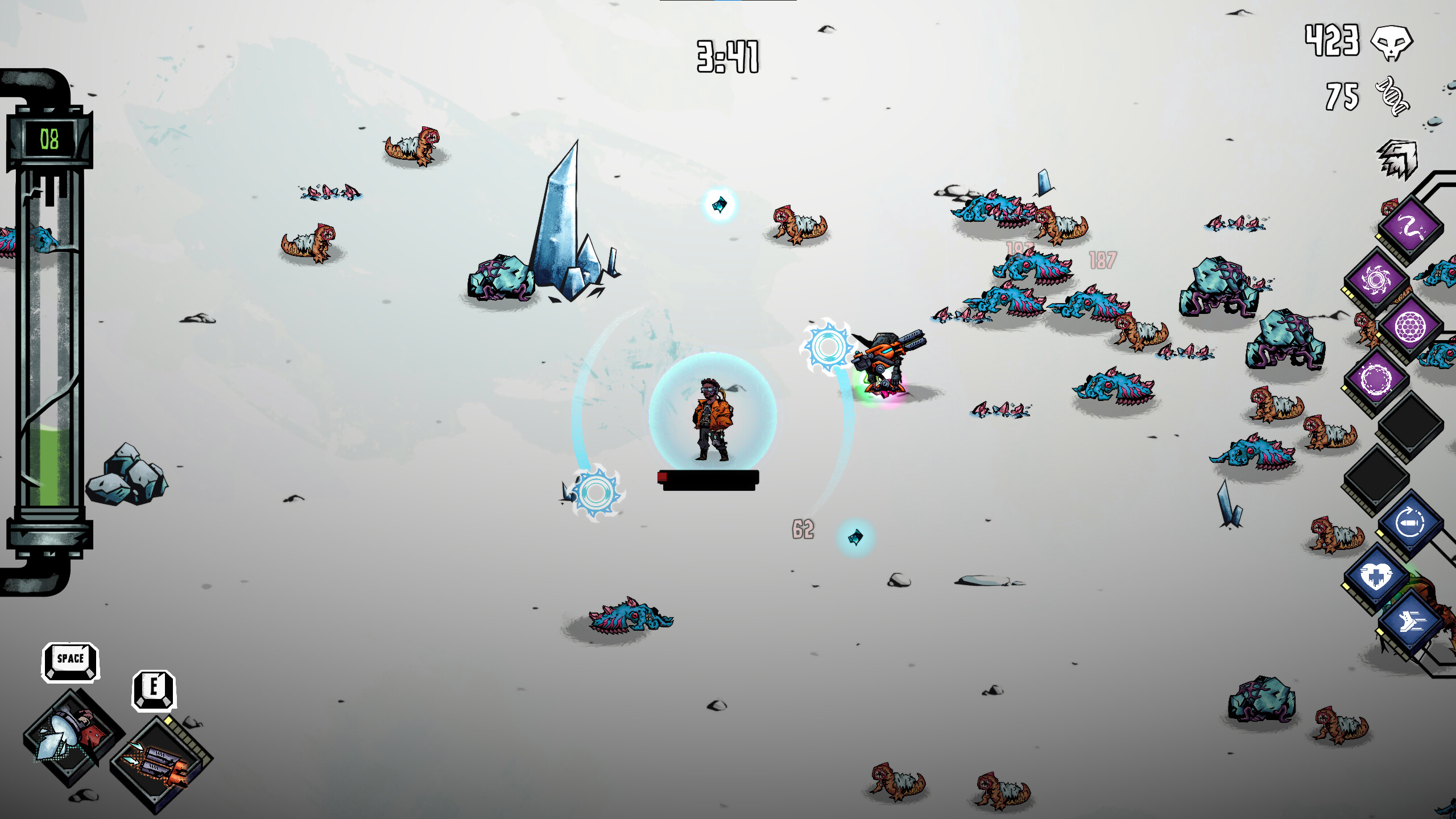Screen dimensions: 1456x819
Task: Click the speed boost boot perk
Action: (1411, 622)
